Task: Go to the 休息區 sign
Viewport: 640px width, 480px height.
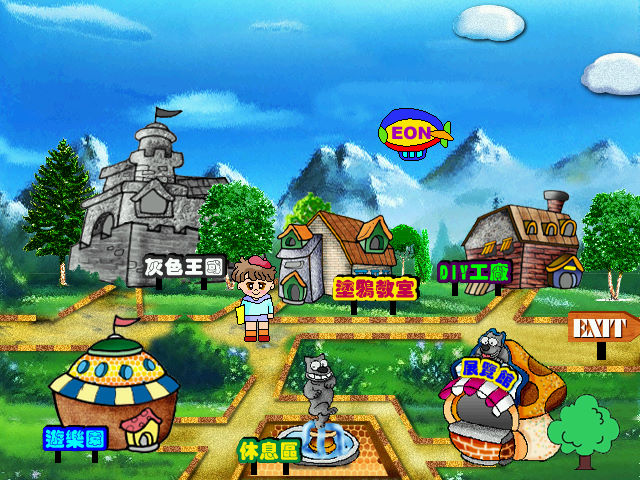Action: pos(269,451)
